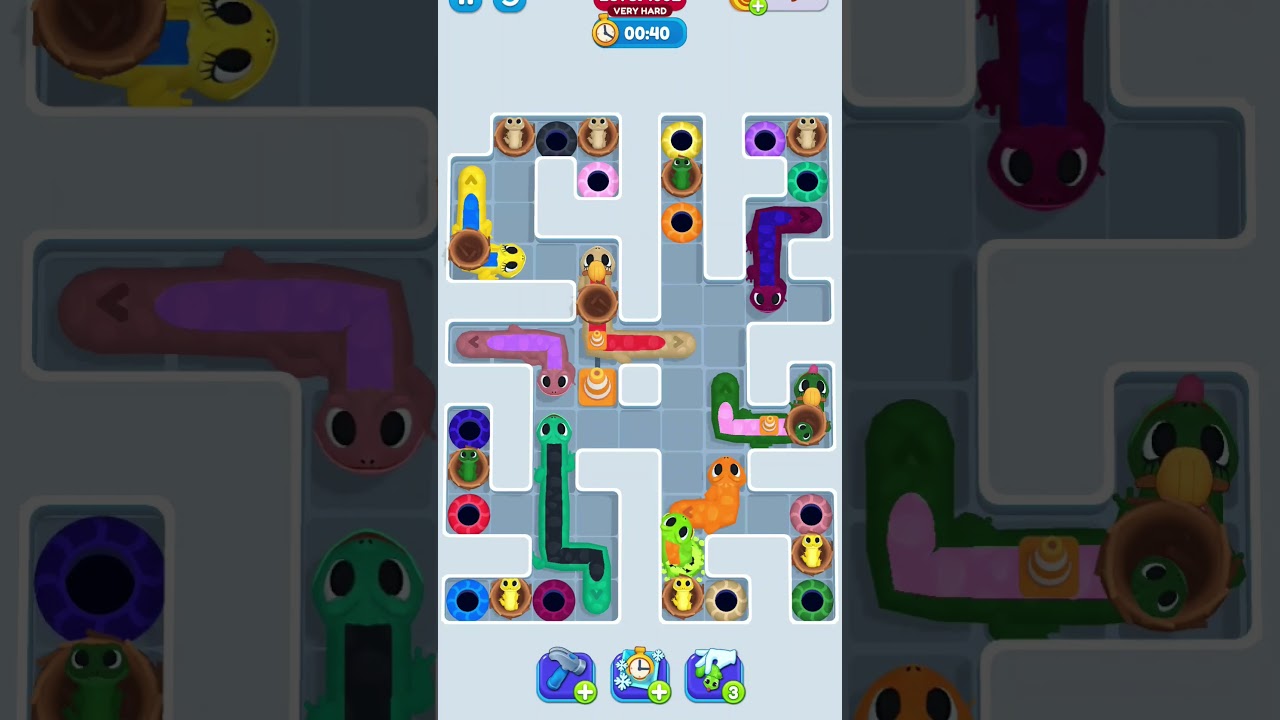Tap the yellow hole at the top center

pos(681,140)
